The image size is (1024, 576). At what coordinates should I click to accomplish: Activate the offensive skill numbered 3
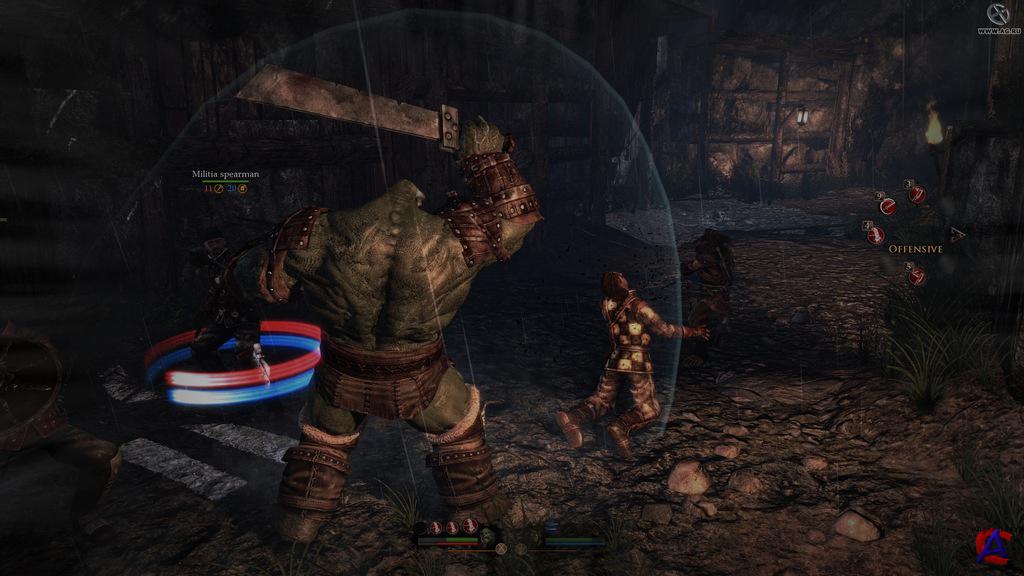tap(916, 194)
